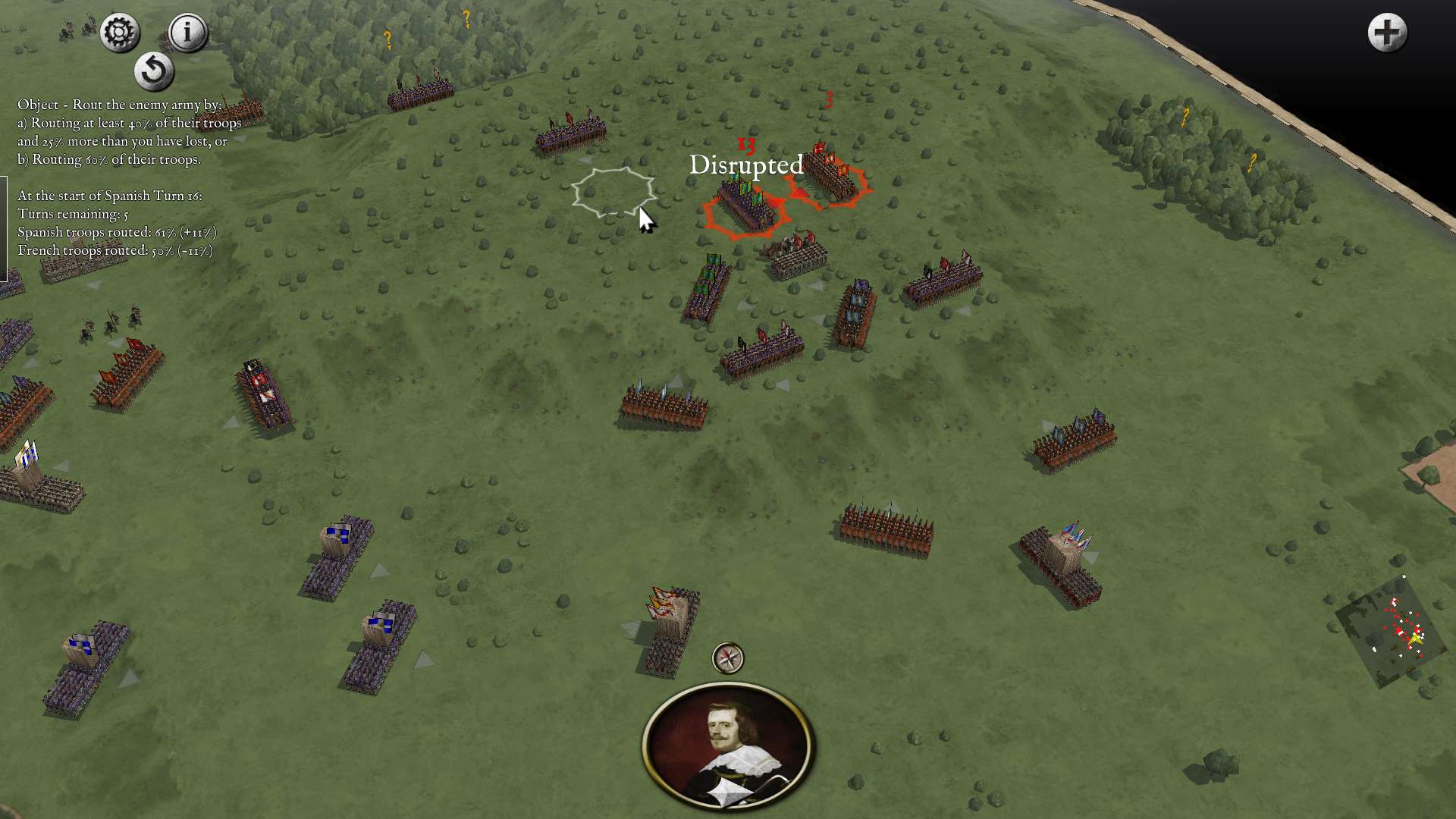Click the circular undo arrow button

pos(154,71)
